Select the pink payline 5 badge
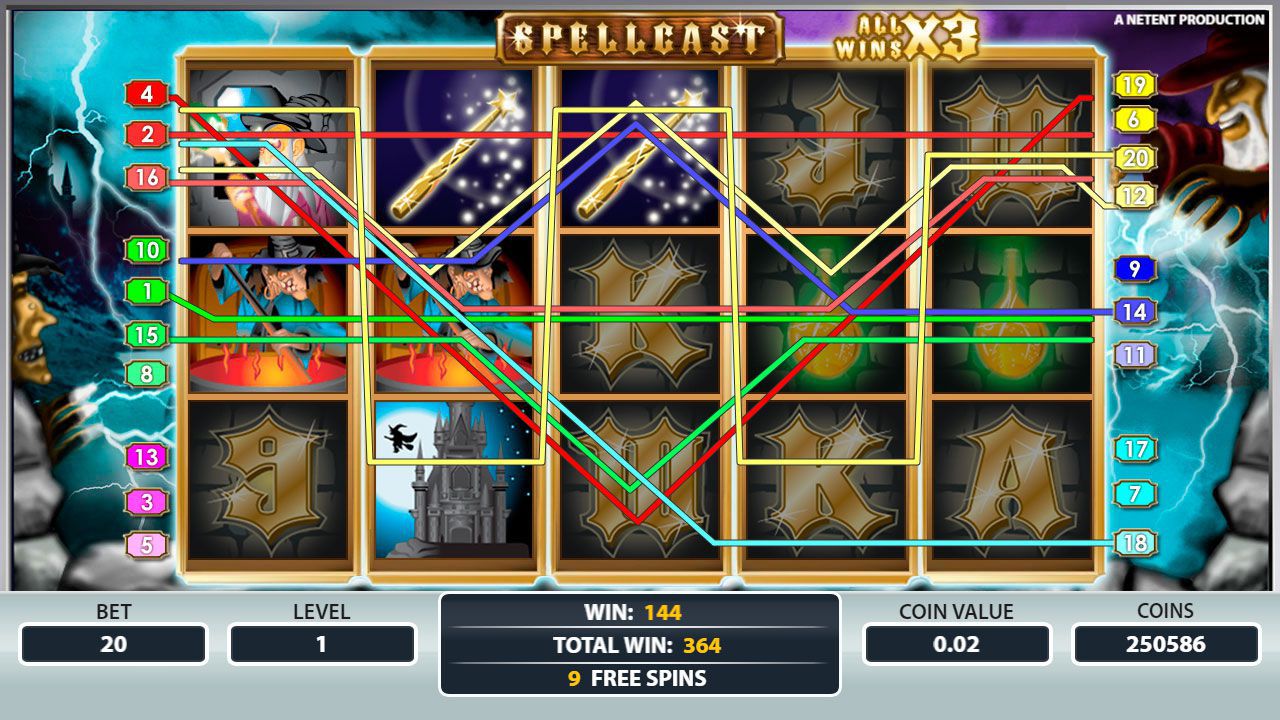Viewport: 1280px width, 720px height. 147,545
